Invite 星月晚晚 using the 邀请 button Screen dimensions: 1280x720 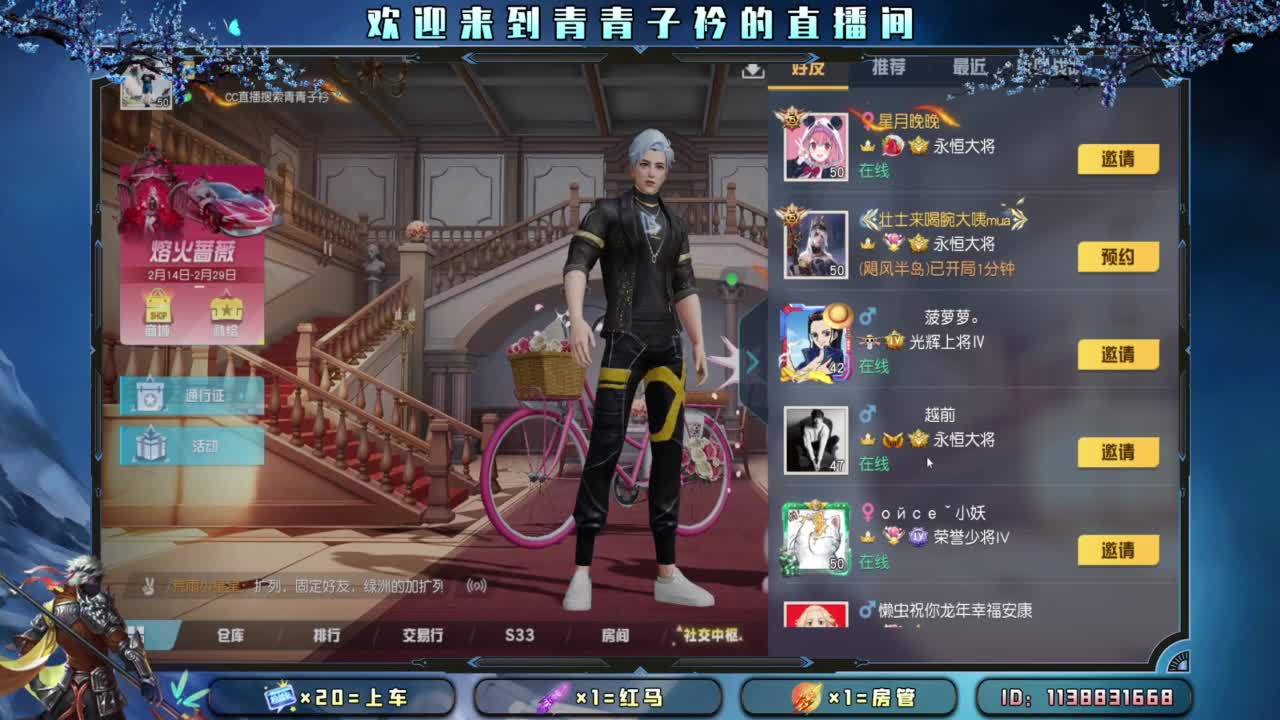(1117, 159)
